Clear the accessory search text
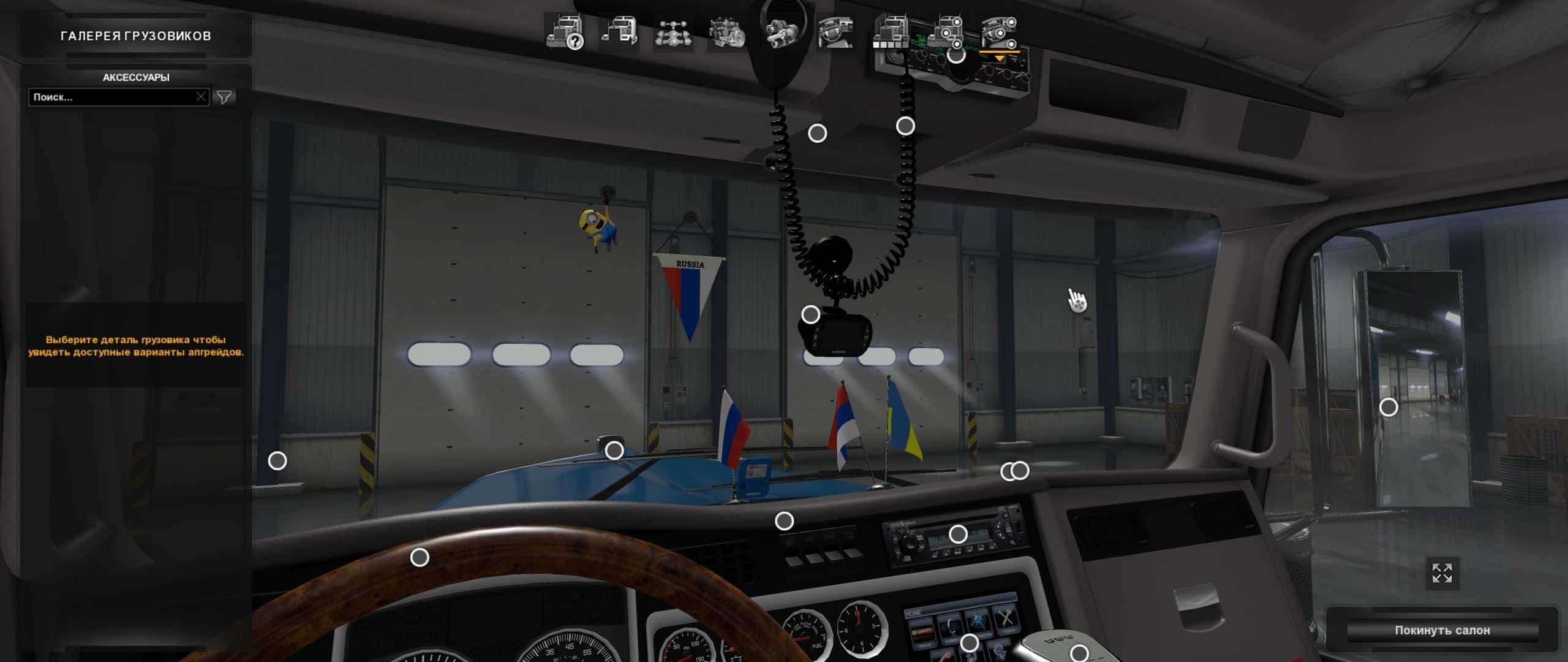The width and height of the screenshot is (1568, 662). pos(201,97)
